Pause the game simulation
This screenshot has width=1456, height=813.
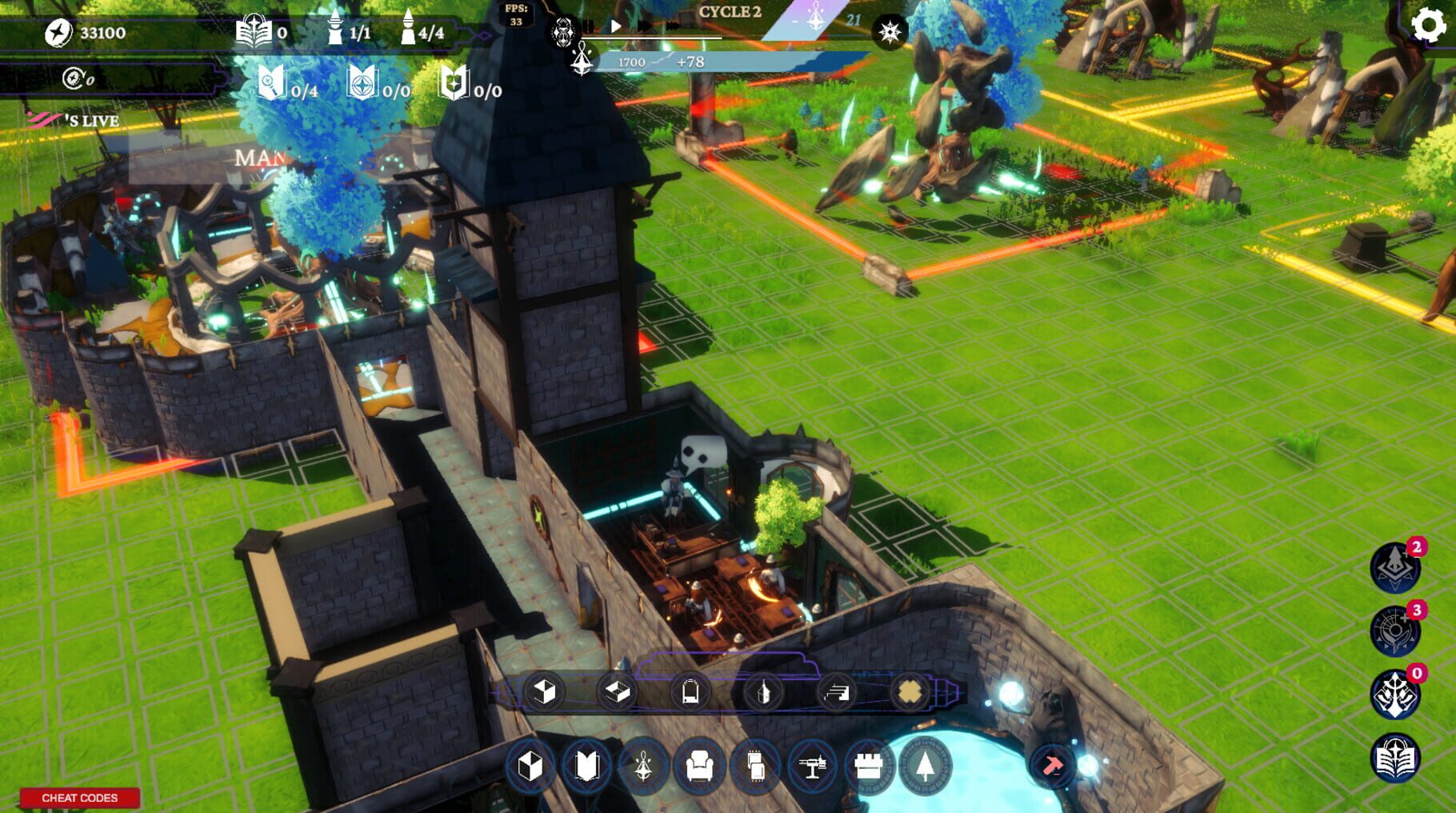(589, 26)
